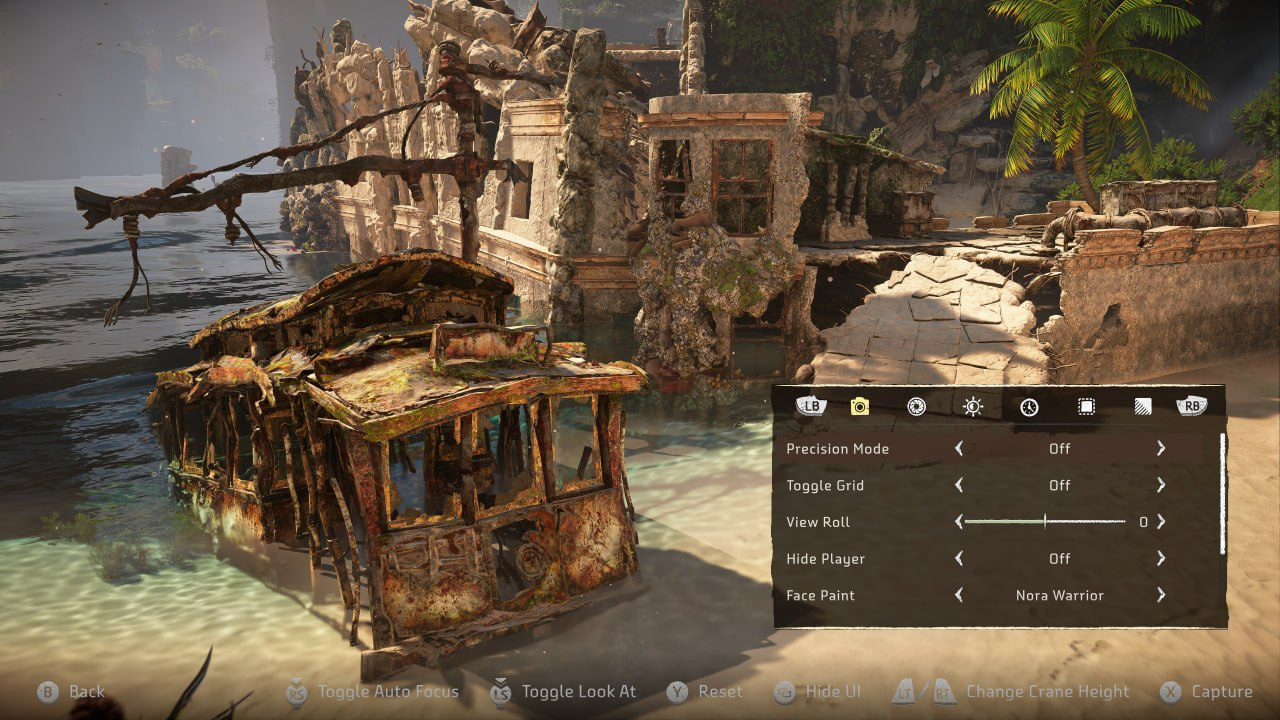1280x720 pixels.
Task: Open the sun brightness tab
Action: click(x=972, y=407)
